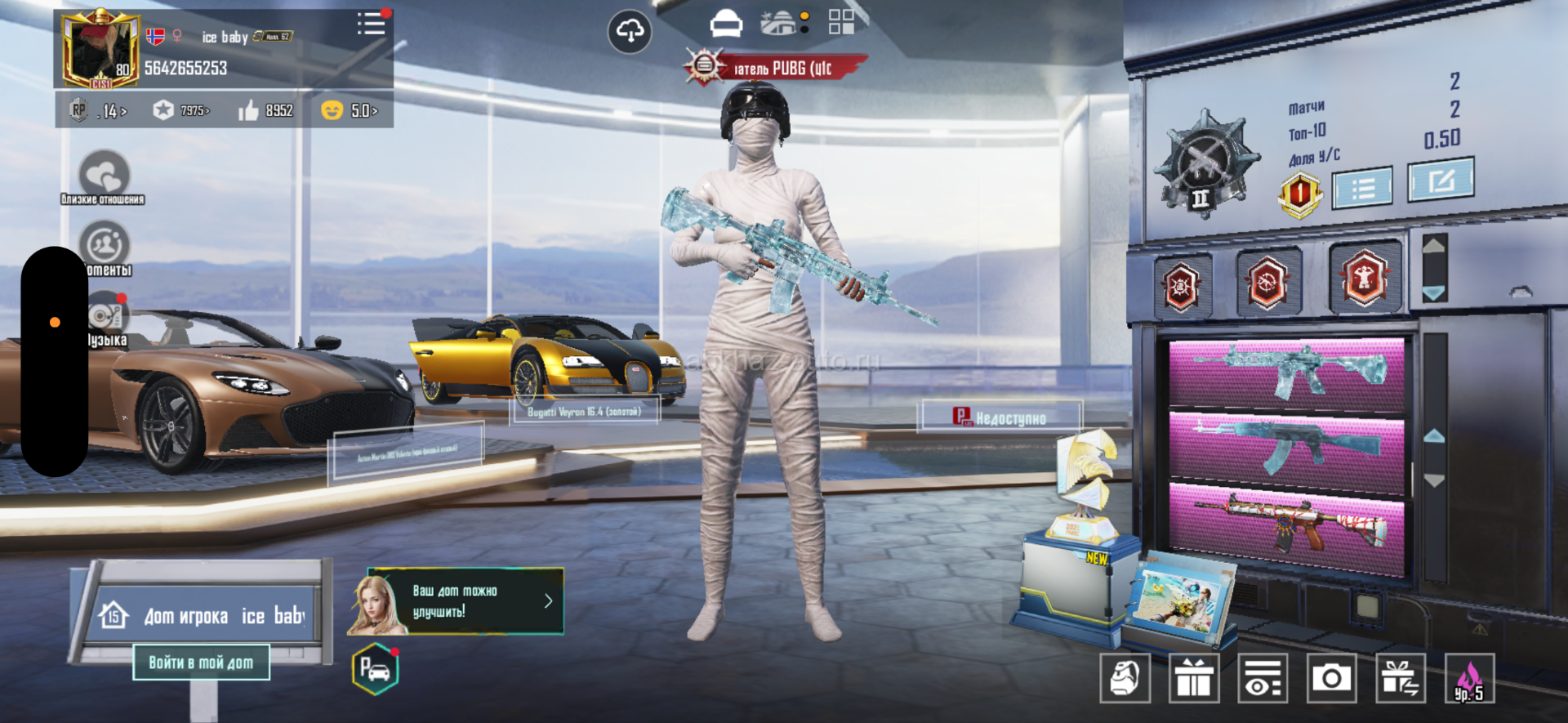
Task: Open the stats list button under Доля У/С
Action: pos(1362,189)
